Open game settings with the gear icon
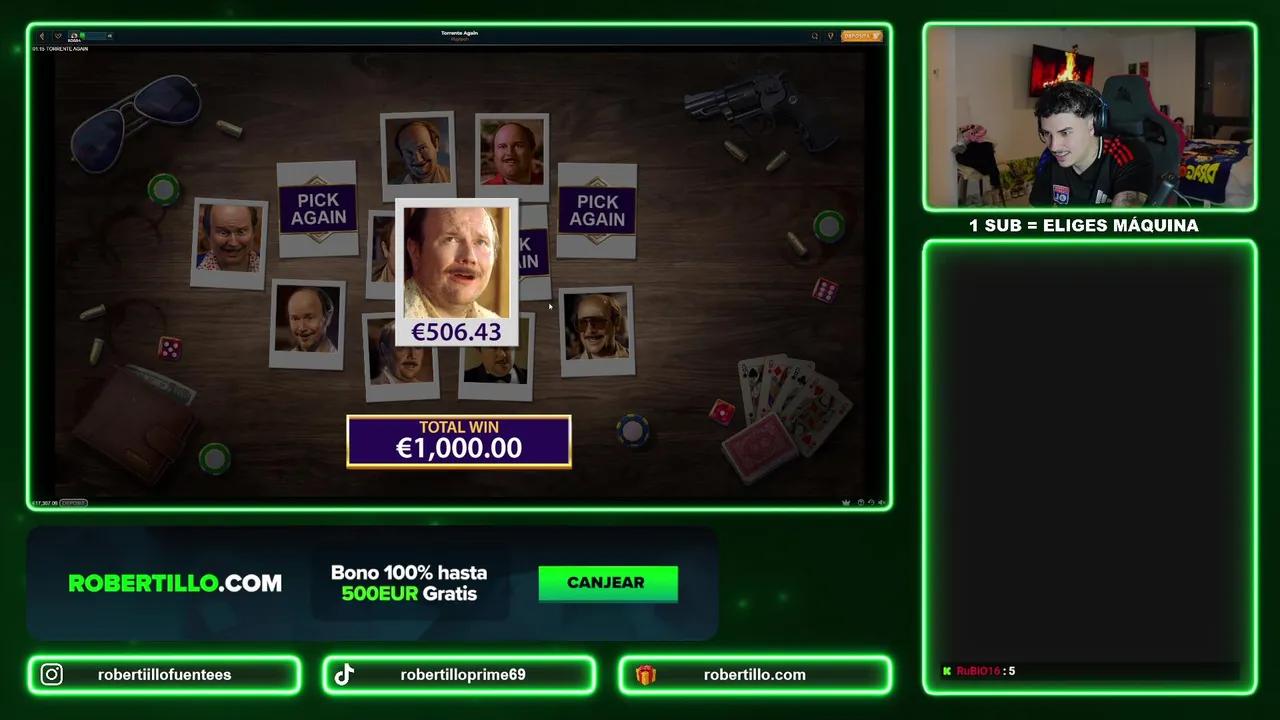The width and height of the screenshot is (1280, 720). [860, 501]
